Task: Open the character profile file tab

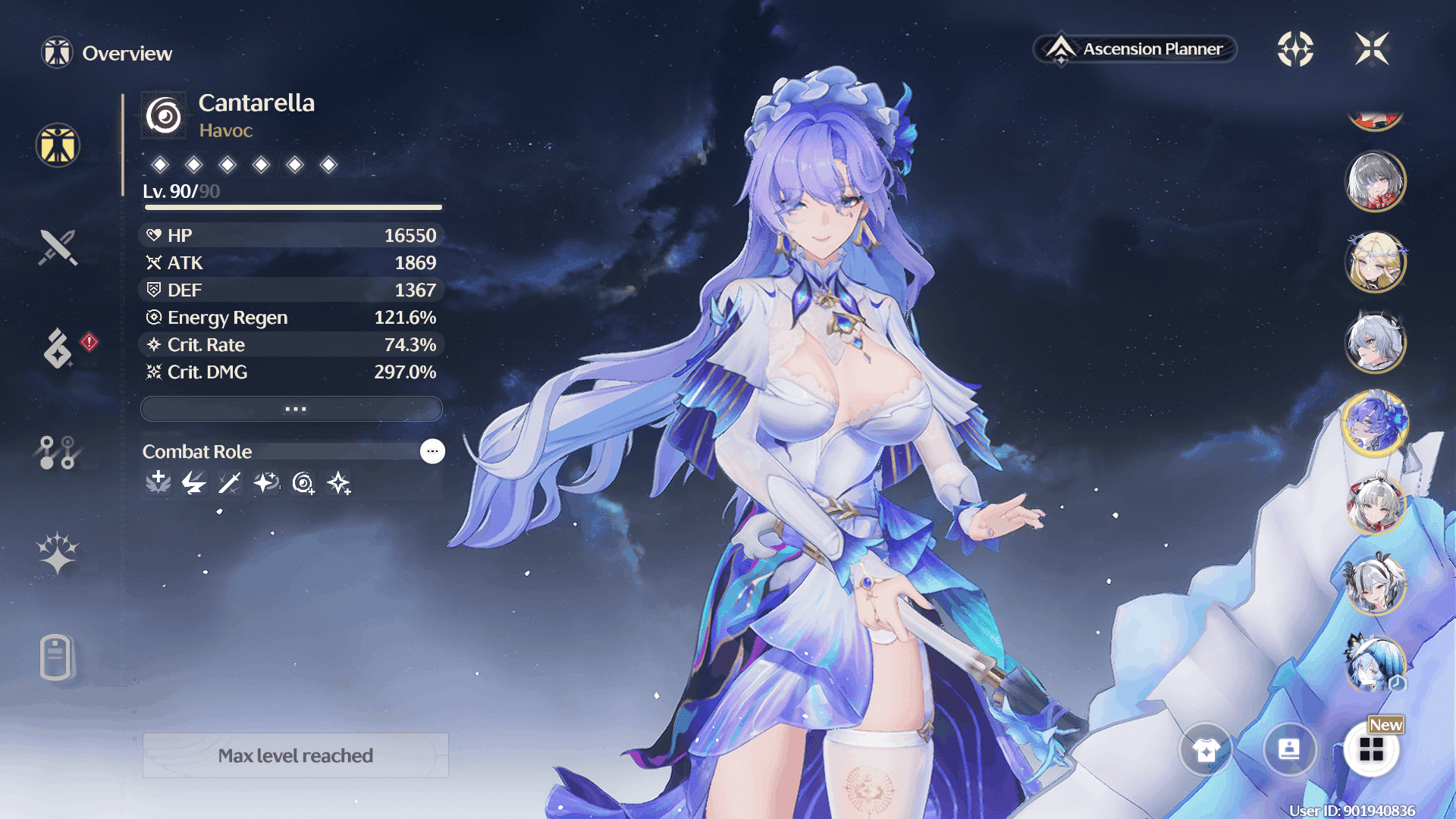Action: pyautogui.click(x=58, y=657)
